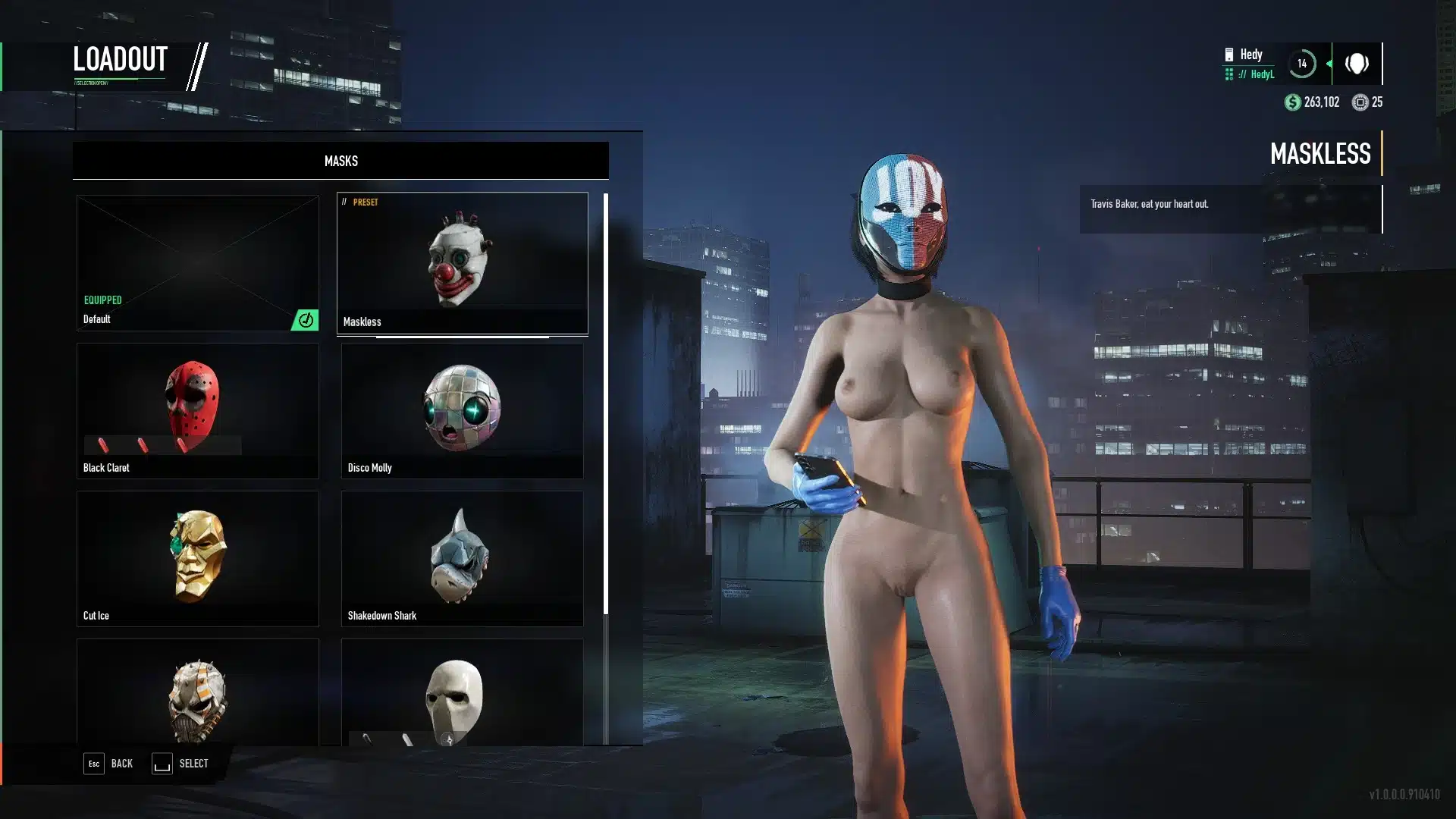Viewport: 1456px width, 819px height.
Task: Choose the golden Cut Ice mask
Action: click(197, 558)
